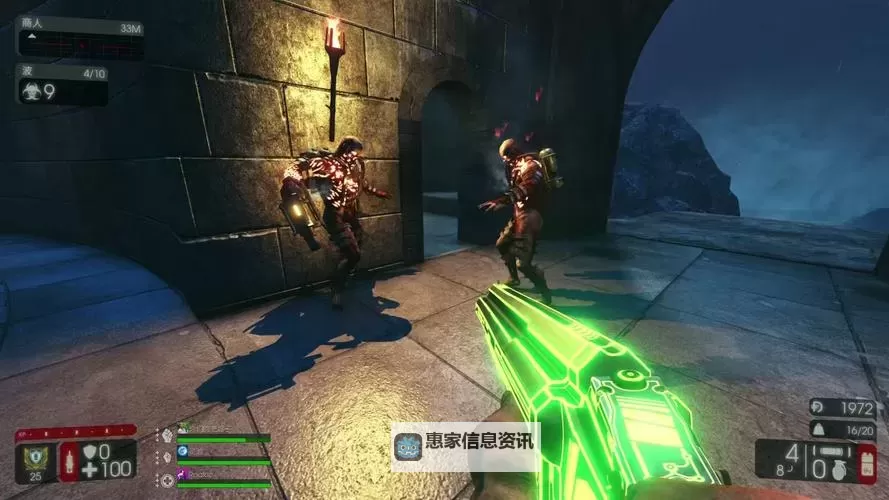Click the medic cross icon beside bottom teammate

click(166, 480)
